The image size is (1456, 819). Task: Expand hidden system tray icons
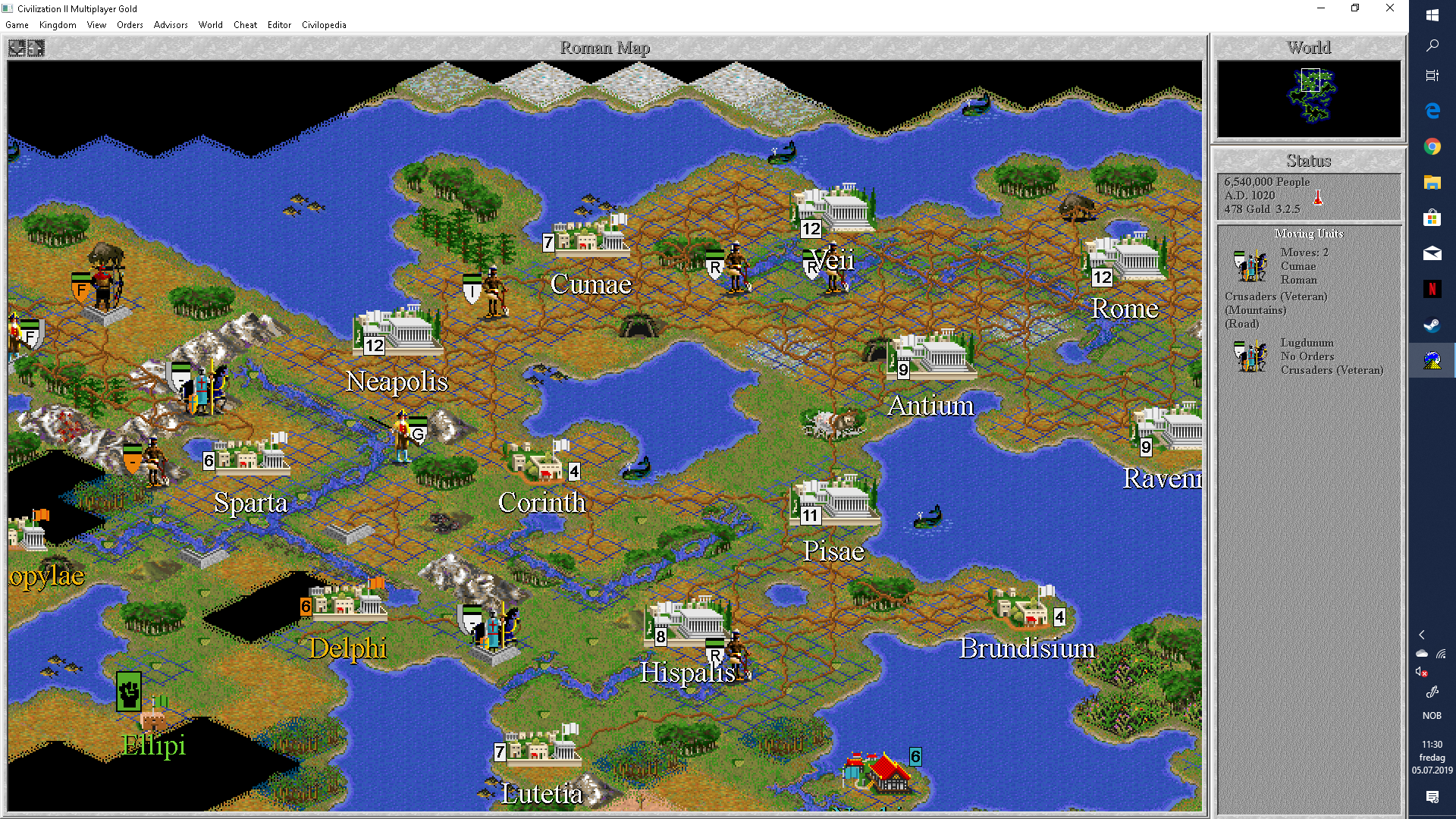point(1421,635)
